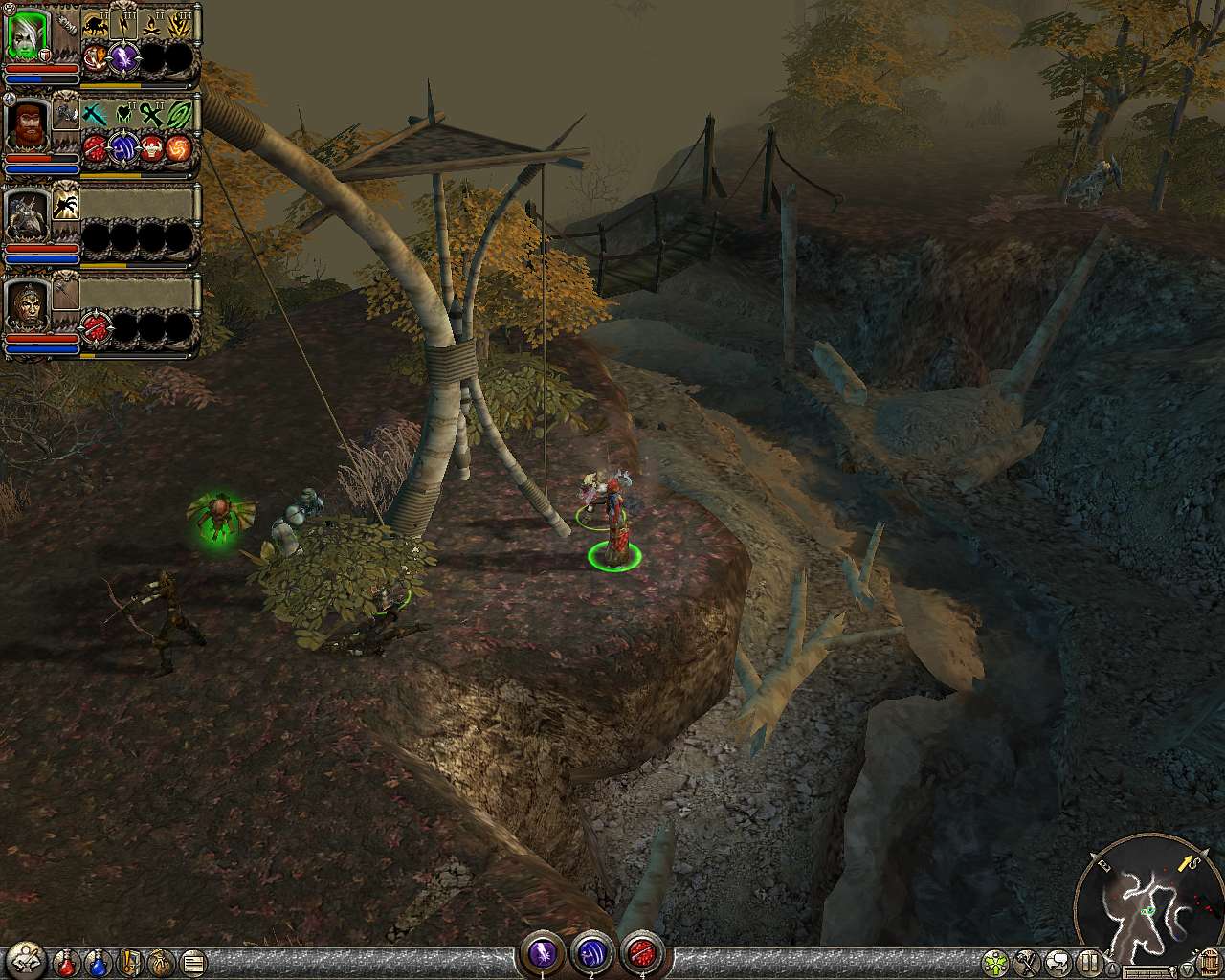Viewport: 1225px width, 980px height.
Task: Collapse the panel using the down arrow
Action: 1187,969
